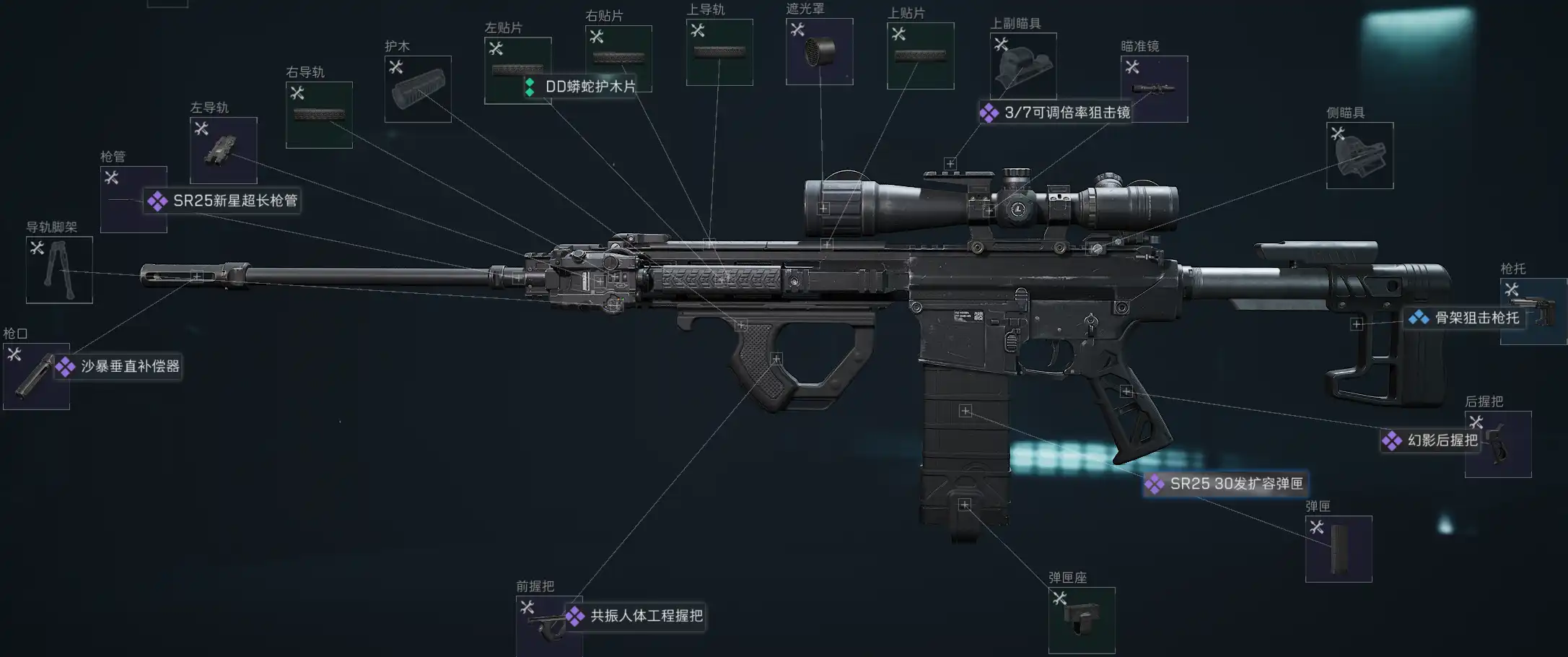Viewport: 1568px width, 657px height.
Task: Select the 右导轨 right rail slot
Action: 319,115
